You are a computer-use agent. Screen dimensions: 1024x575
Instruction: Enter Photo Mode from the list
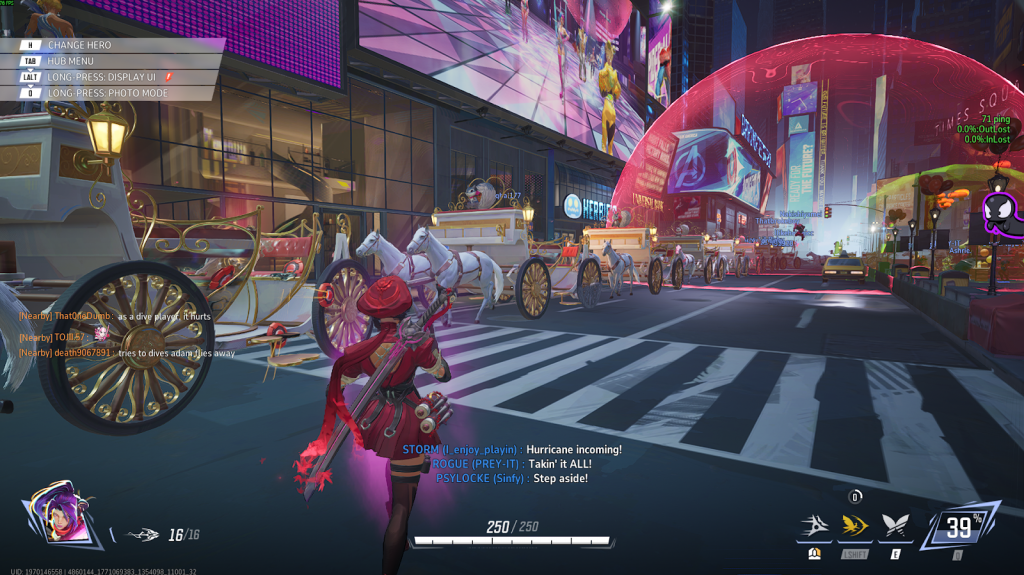pyautogui.click(x=110, y=93)
